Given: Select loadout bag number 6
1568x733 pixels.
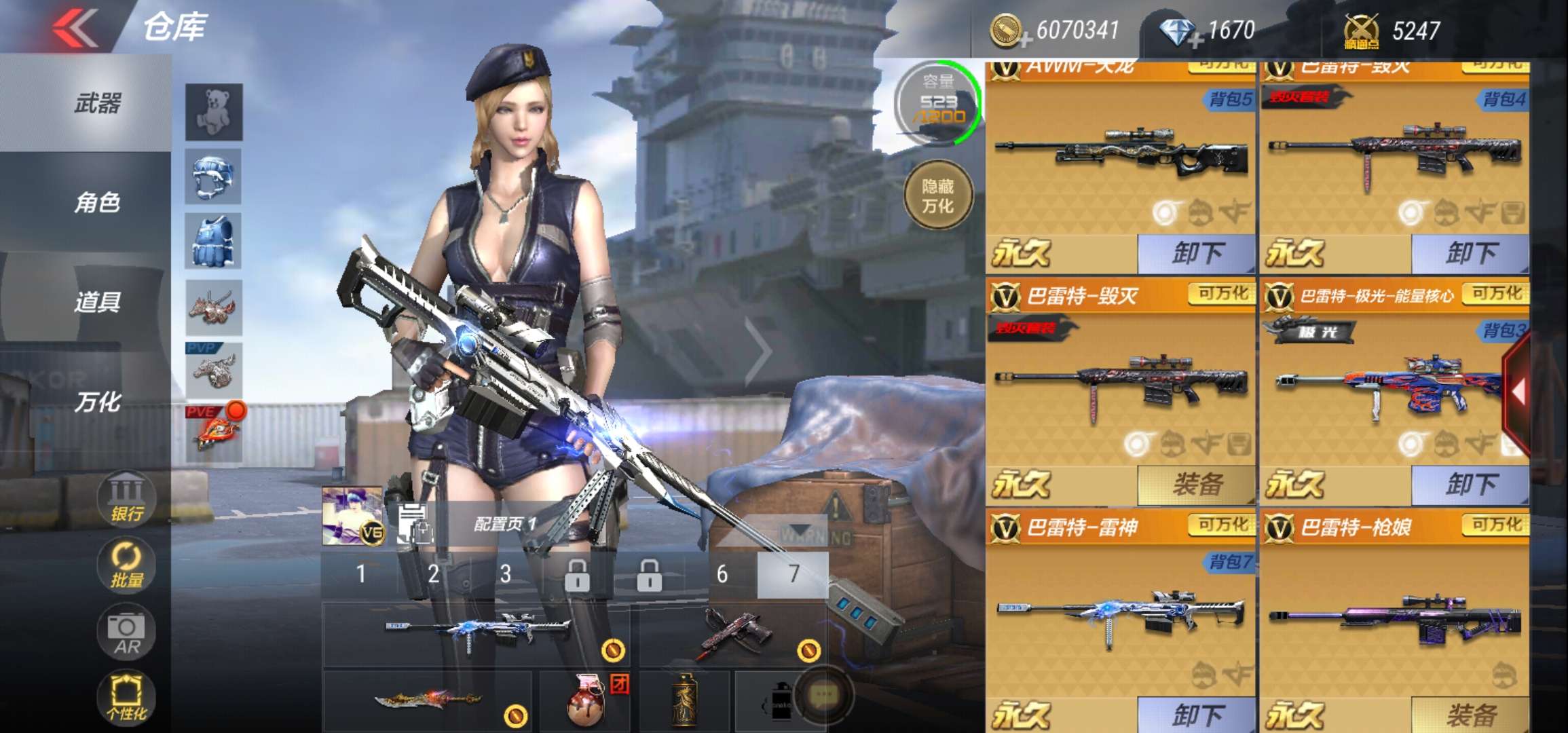Looking at the screenshot, I should (722, 575).
